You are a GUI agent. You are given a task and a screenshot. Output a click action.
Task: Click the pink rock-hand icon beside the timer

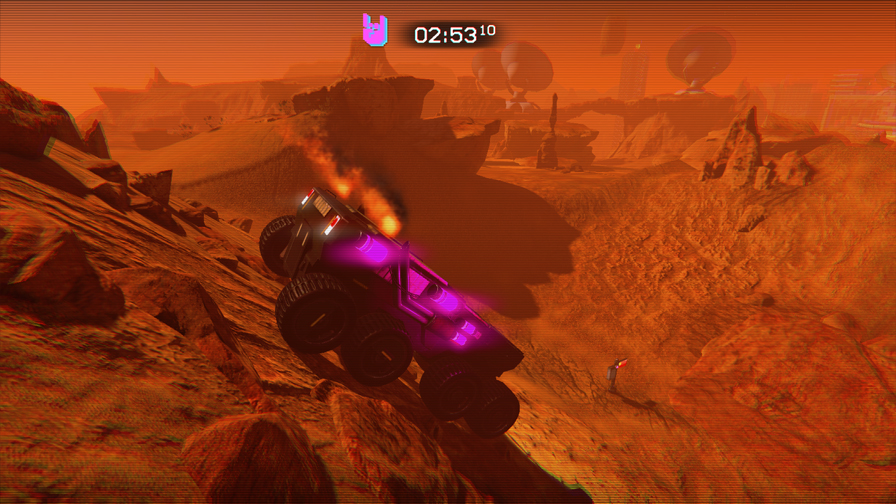click(x=375, y=31)
